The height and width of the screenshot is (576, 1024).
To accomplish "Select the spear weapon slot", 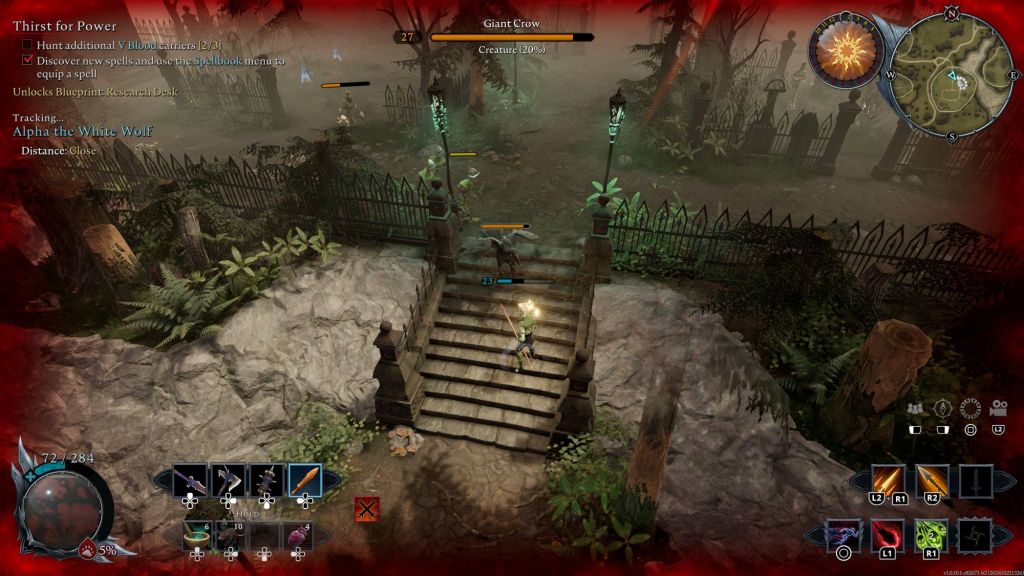I will coord(189,481).
